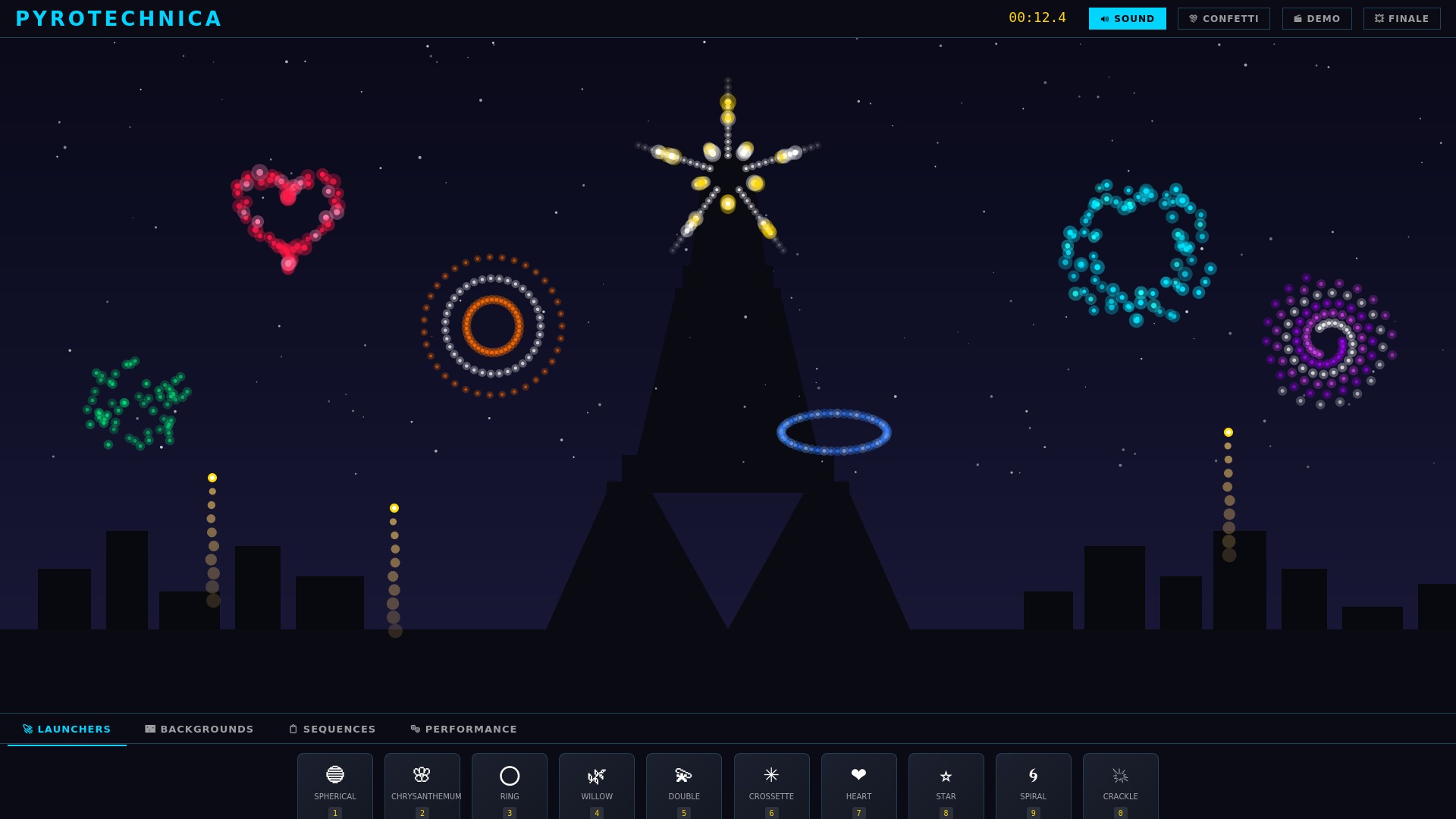Switch to the Performance tab

coord(463,729)
